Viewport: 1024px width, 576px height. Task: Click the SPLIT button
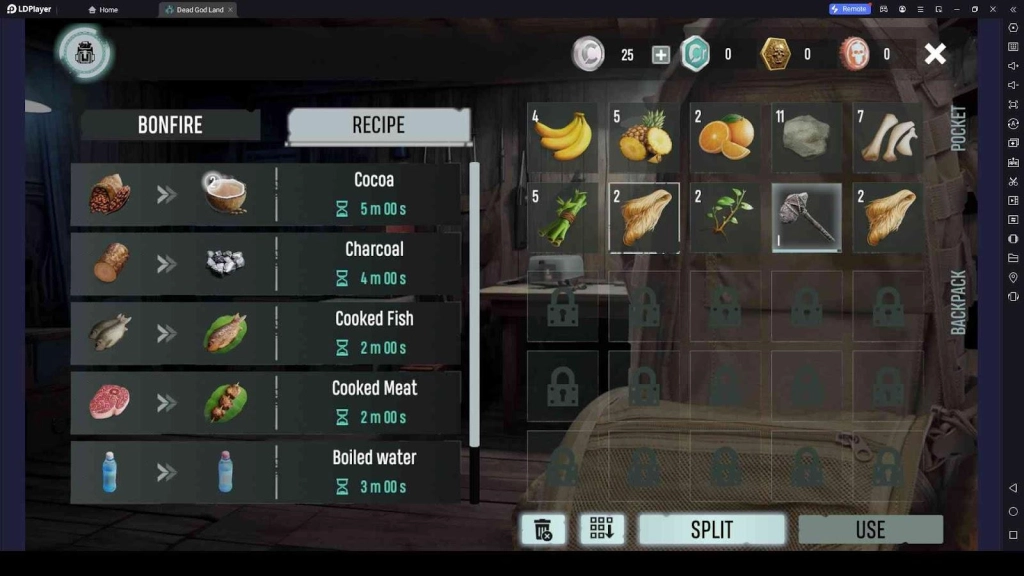[711, 530]
